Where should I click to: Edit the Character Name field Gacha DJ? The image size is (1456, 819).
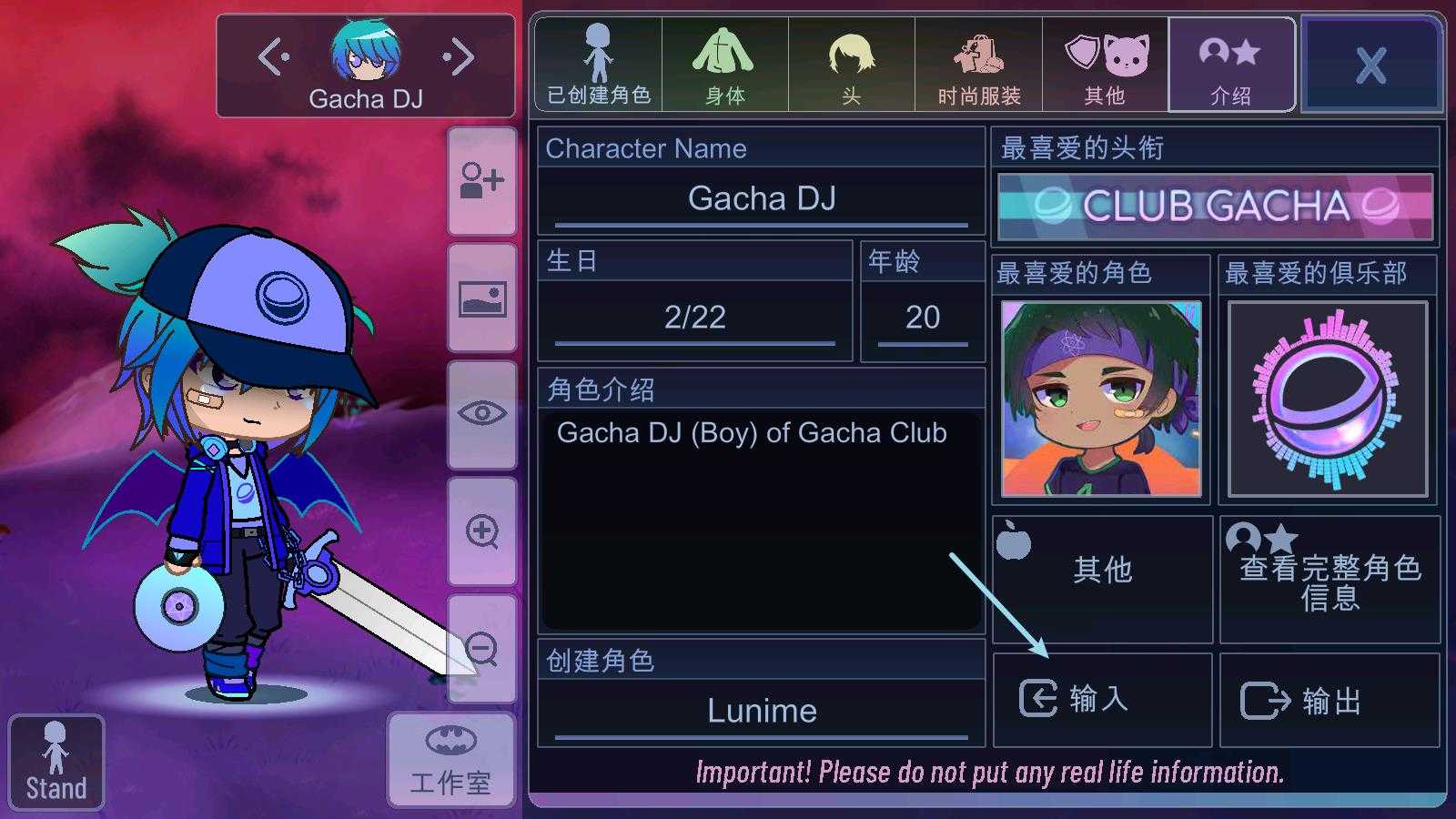pyautogui.click(x=762, y=198)
